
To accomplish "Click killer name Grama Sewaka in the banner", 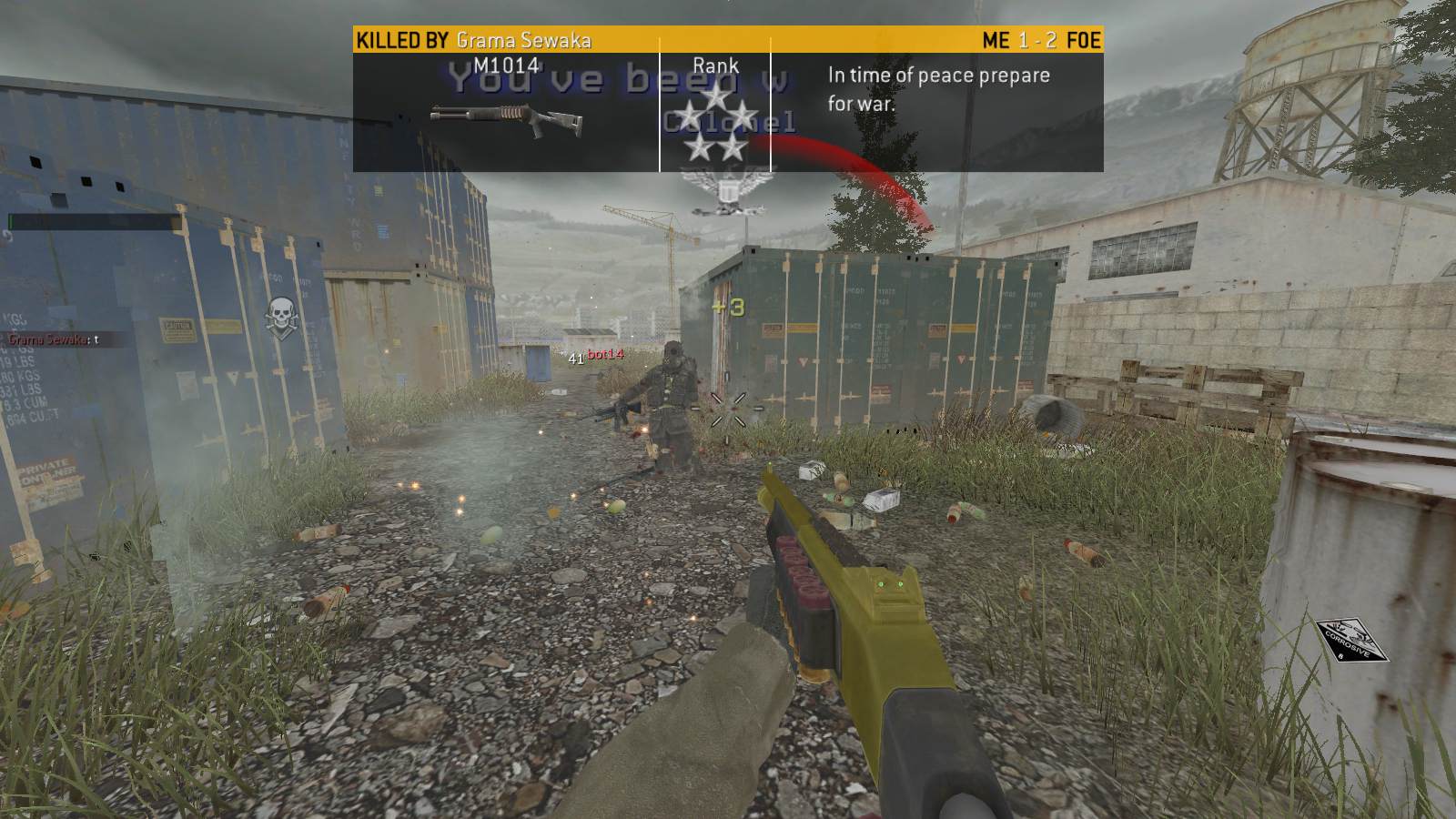I will pyautogui.click(x=523, y=40).
